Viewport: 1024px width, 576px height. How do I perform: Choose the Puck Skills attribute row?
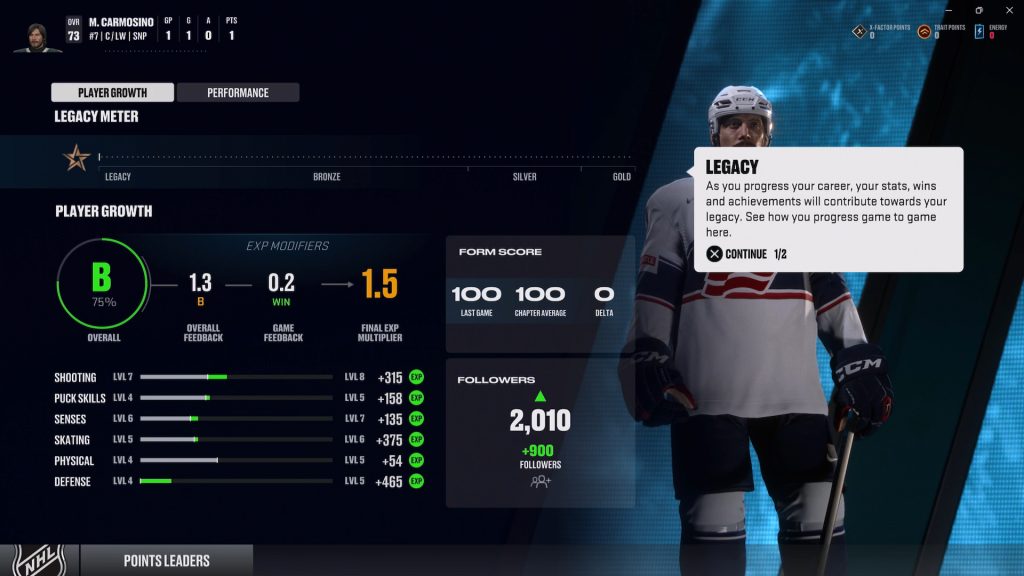238,398
